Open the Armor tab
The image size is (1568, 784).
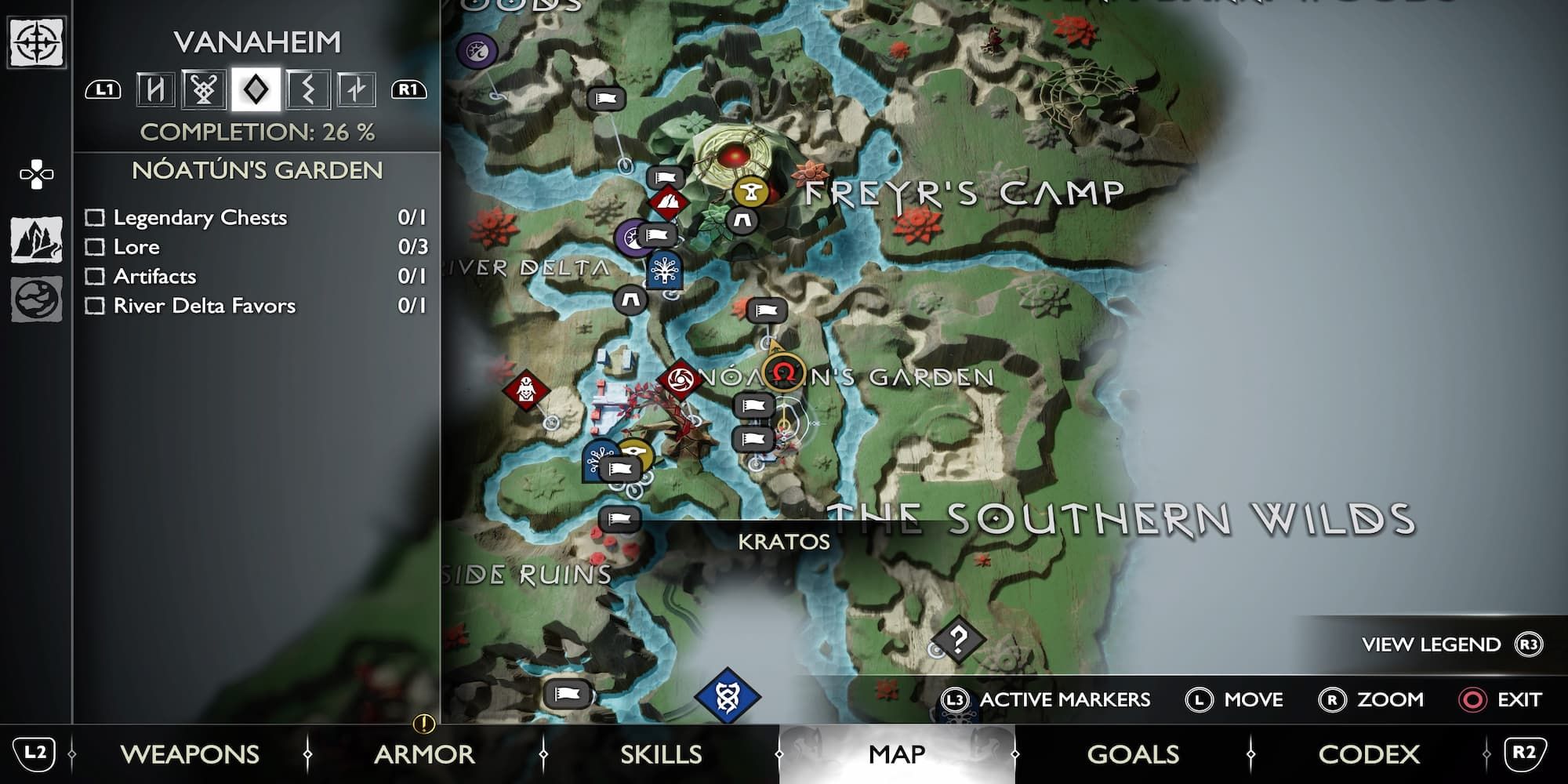(424, 754)
